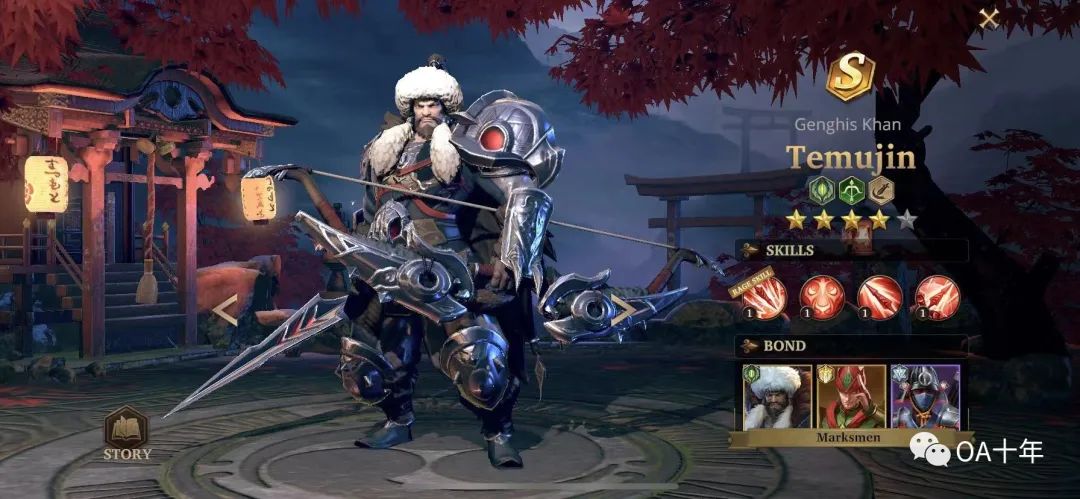This screenshot has height=499, width=1080.
Task: Inspect the green bow archer class badge
Action: pos(851,189)
